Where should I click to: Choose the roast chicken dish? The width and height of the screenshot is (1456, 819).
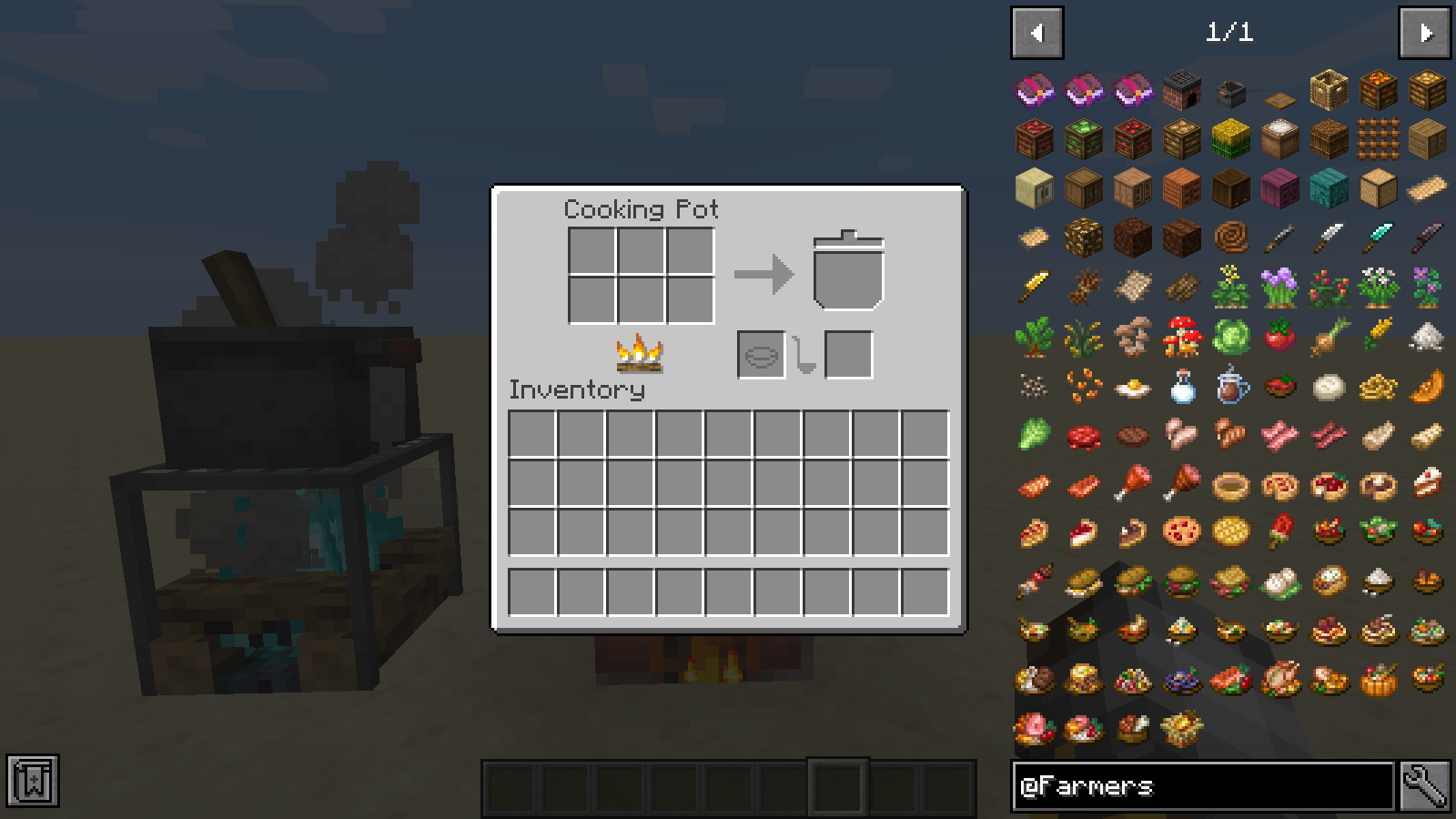click(x=1279, y=680)
